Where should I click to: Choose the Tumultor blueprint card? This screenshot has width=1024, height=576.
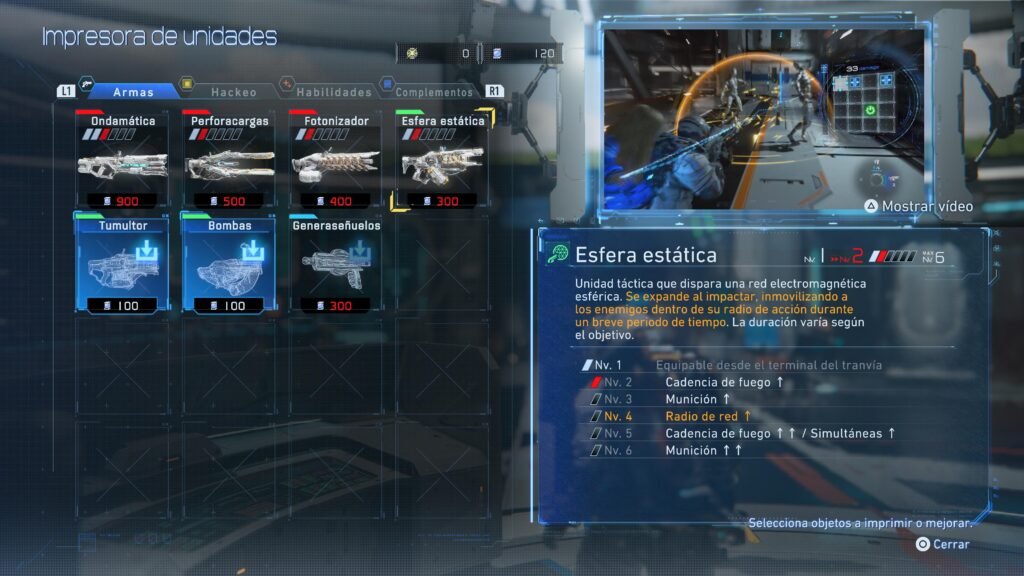click(122, 265)
